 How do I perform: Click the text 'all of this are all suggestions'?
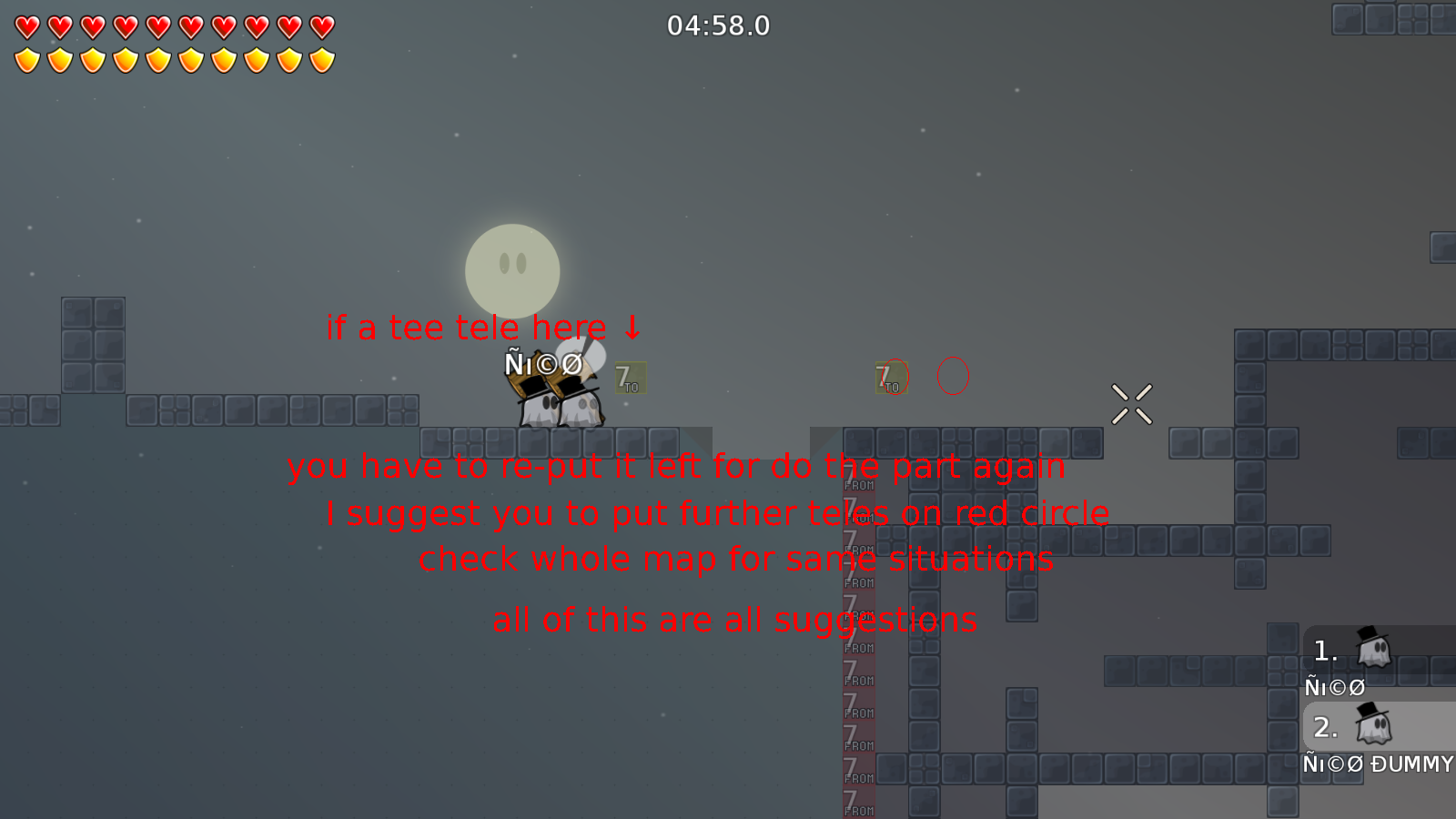pos(735,620)
